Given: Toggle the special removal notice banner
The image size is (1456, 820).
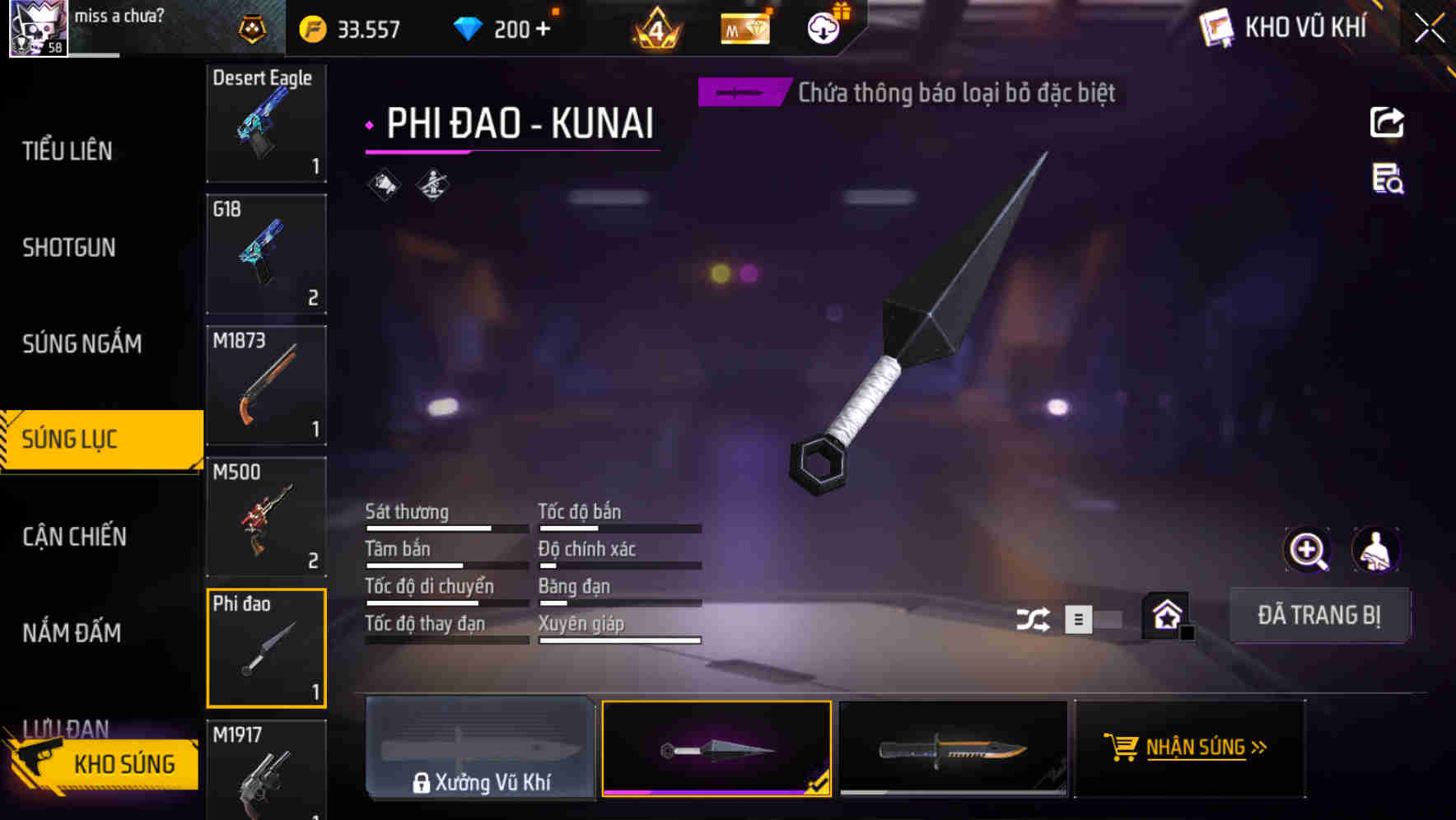Looking at the screenshot, I should click(x=740, y=93).
